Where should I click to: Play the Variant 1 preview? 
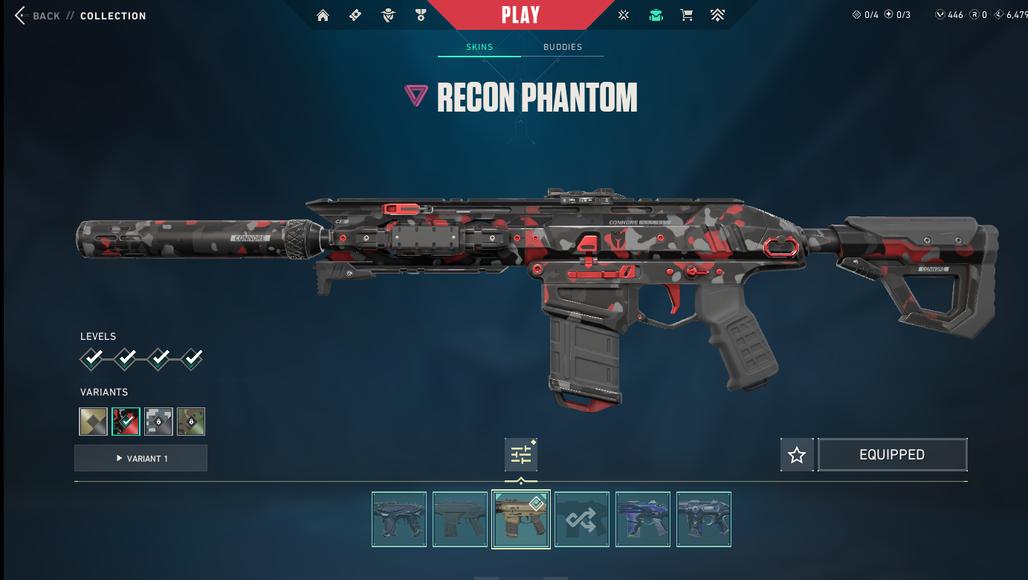tap(141, 458)
